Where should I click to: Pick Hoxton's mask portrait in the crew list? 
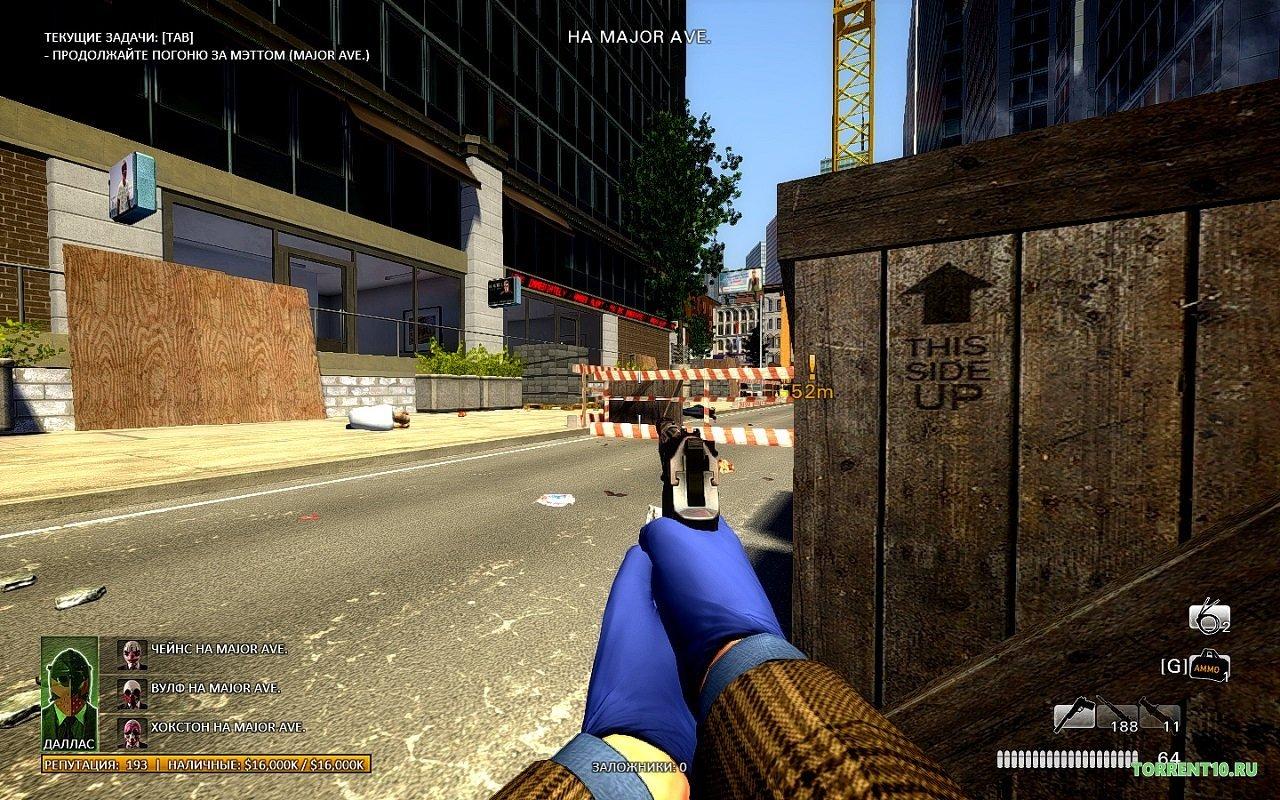[x=132, y=730]
